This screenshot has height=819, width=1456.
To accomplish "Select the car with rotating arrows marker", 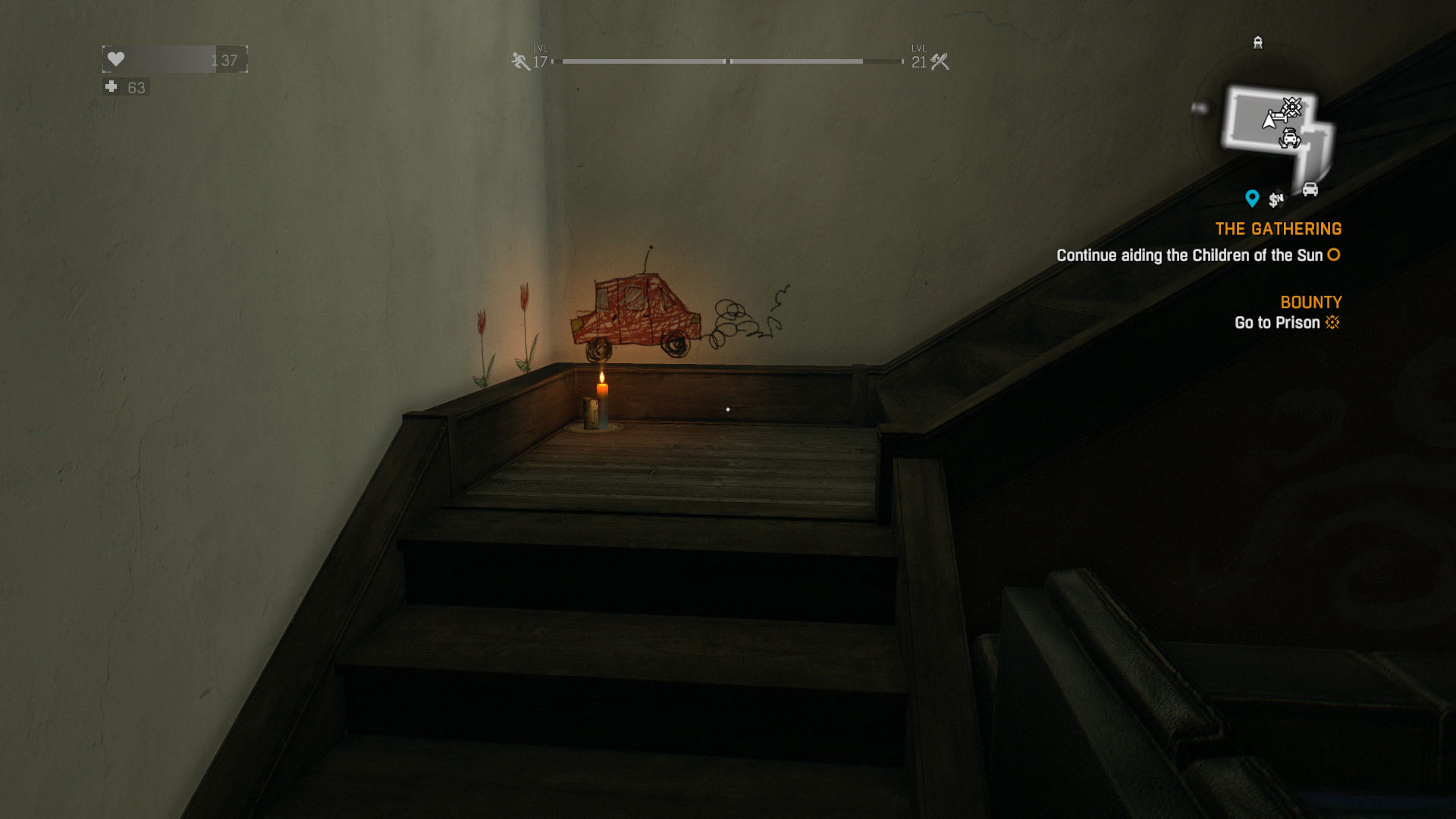I will (1289, 139).
